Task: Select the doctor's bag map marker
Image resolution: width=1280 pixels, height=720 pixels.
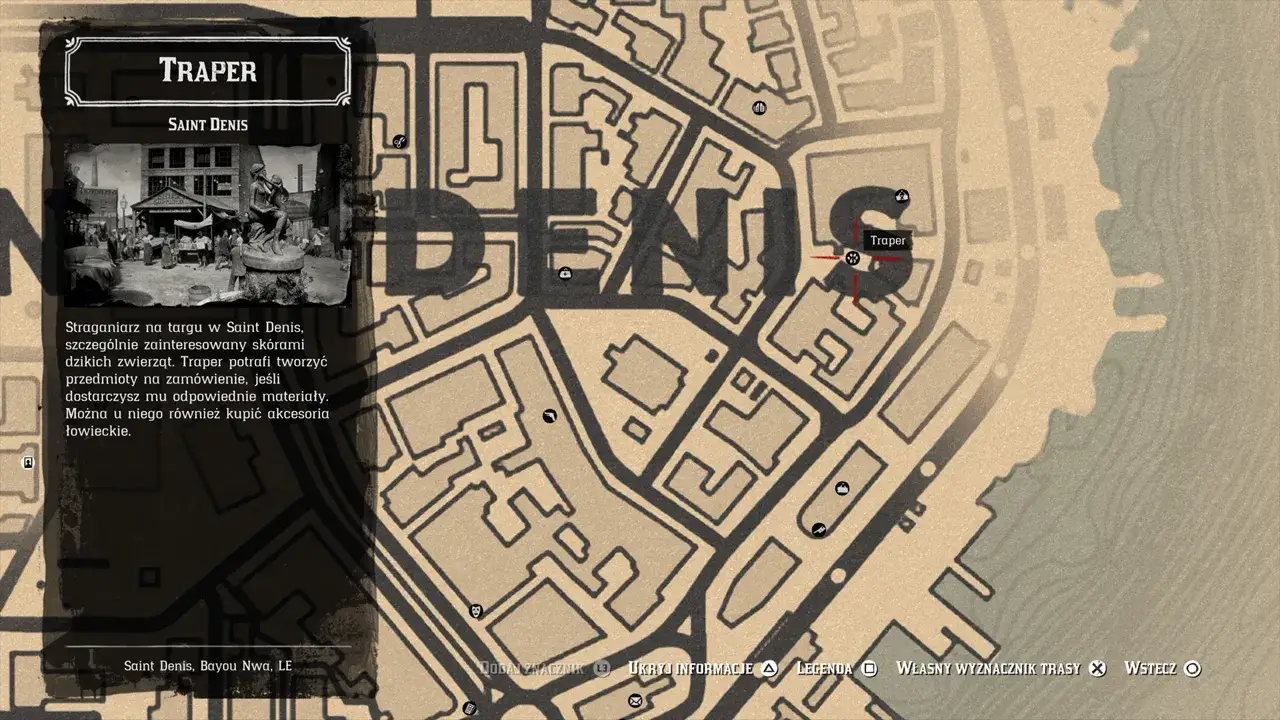Action: pos(565,273)
